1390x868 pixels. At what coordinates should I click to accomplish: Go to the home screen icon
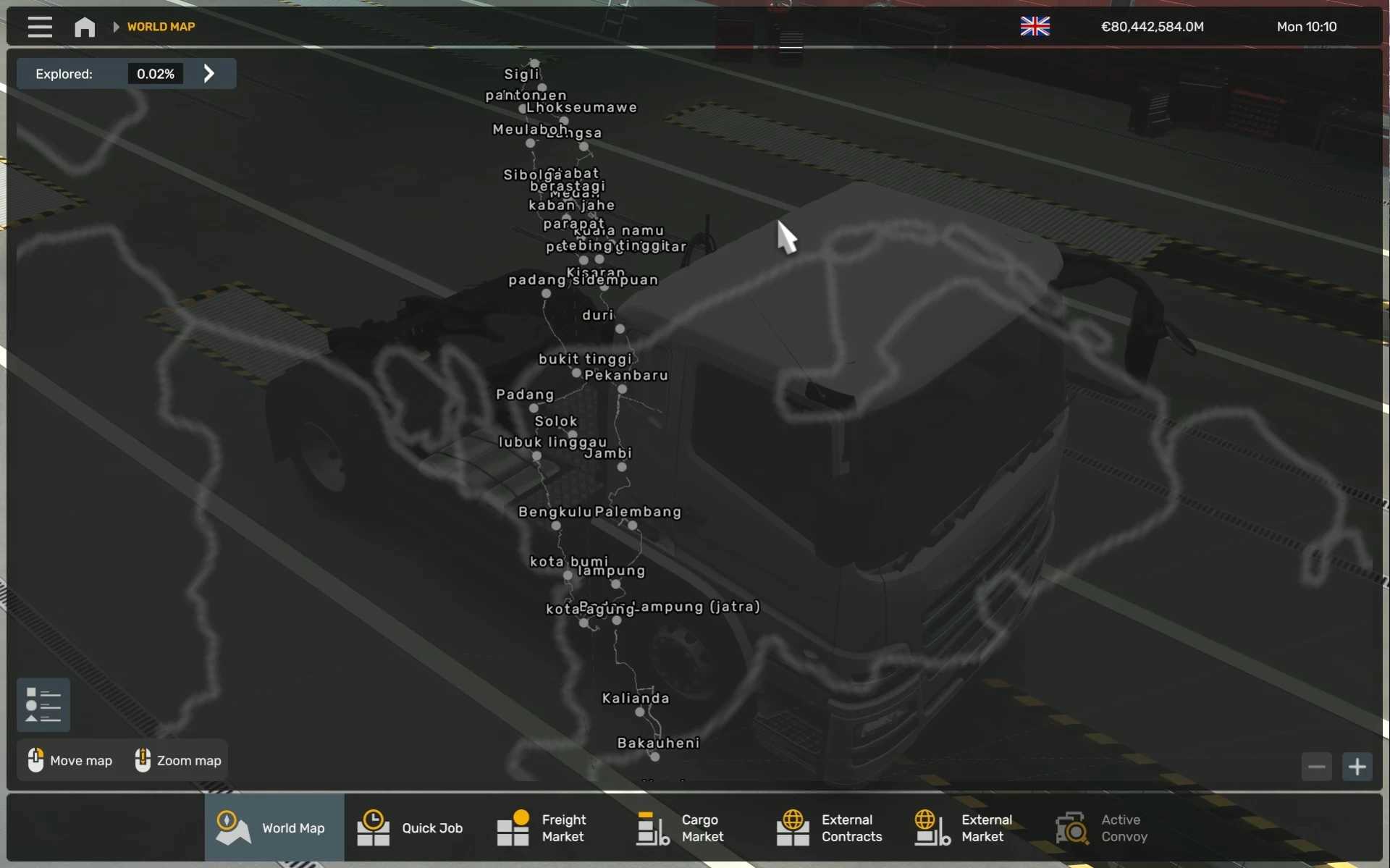point(85,27)
